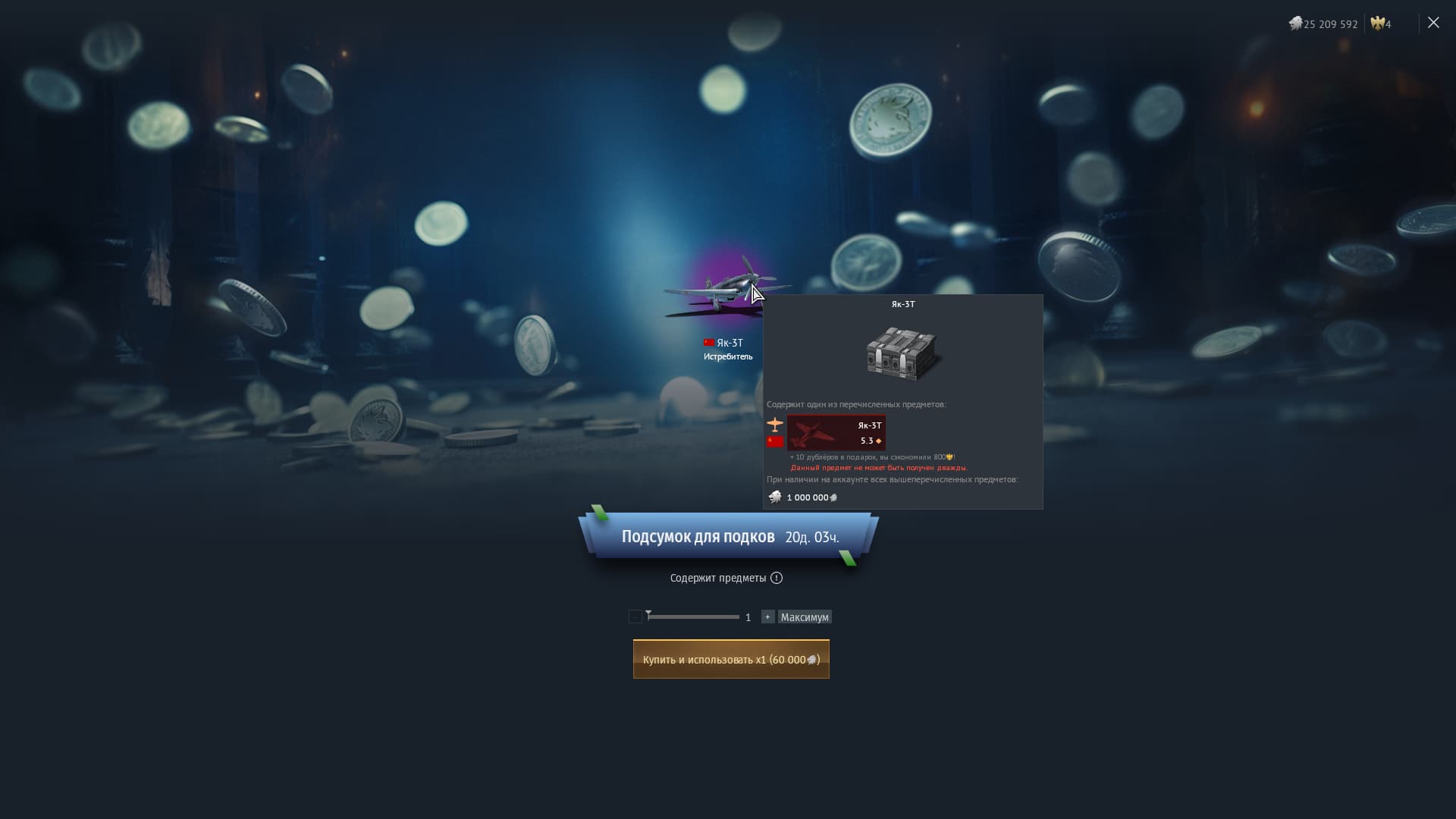The width and height of the screenshot is (1456, 819).
Task: Click the USSR flag icon on the item card
Action: 775,441
